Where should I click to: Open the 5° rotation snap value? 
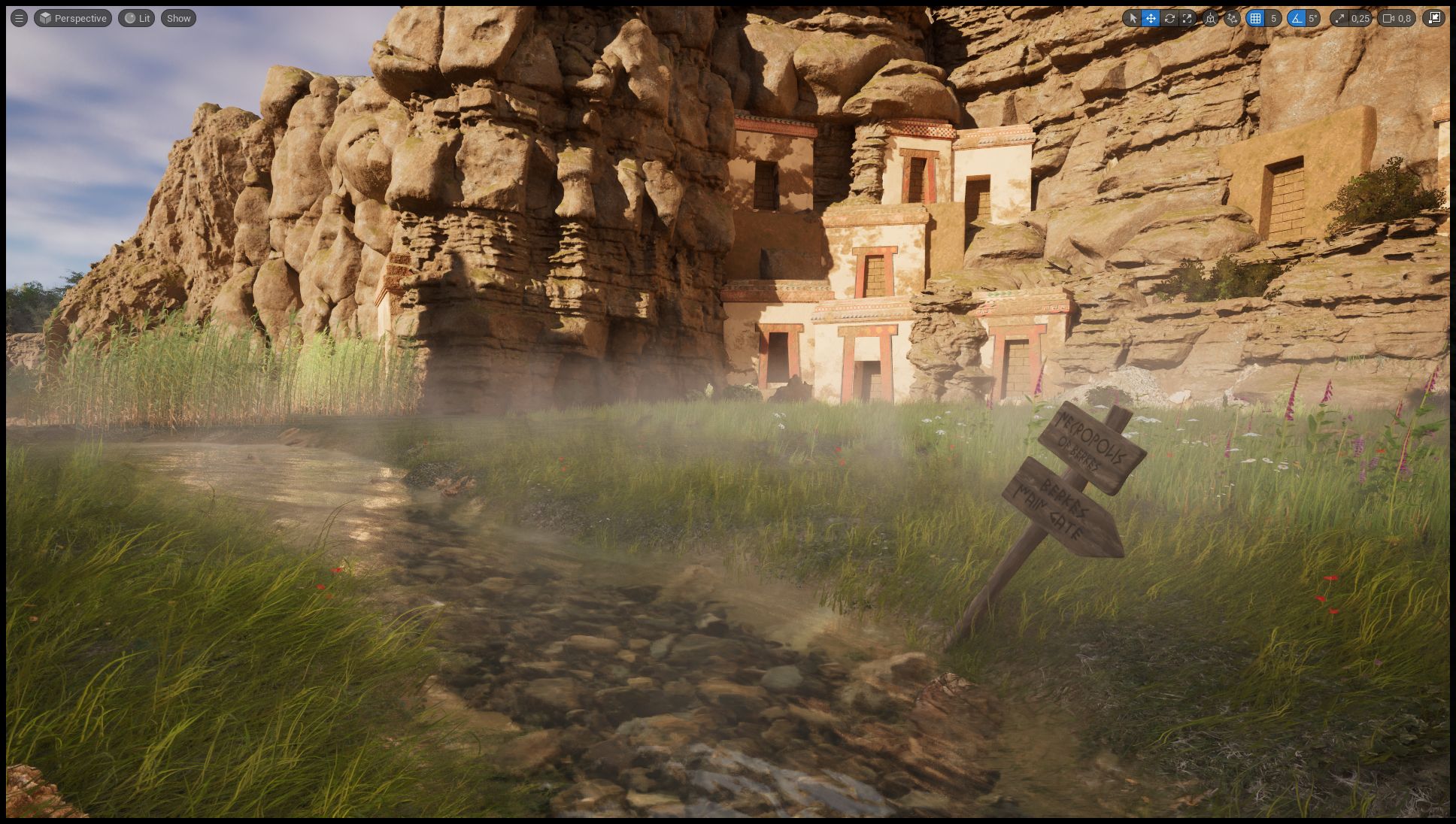click(x=1313, y=18)
